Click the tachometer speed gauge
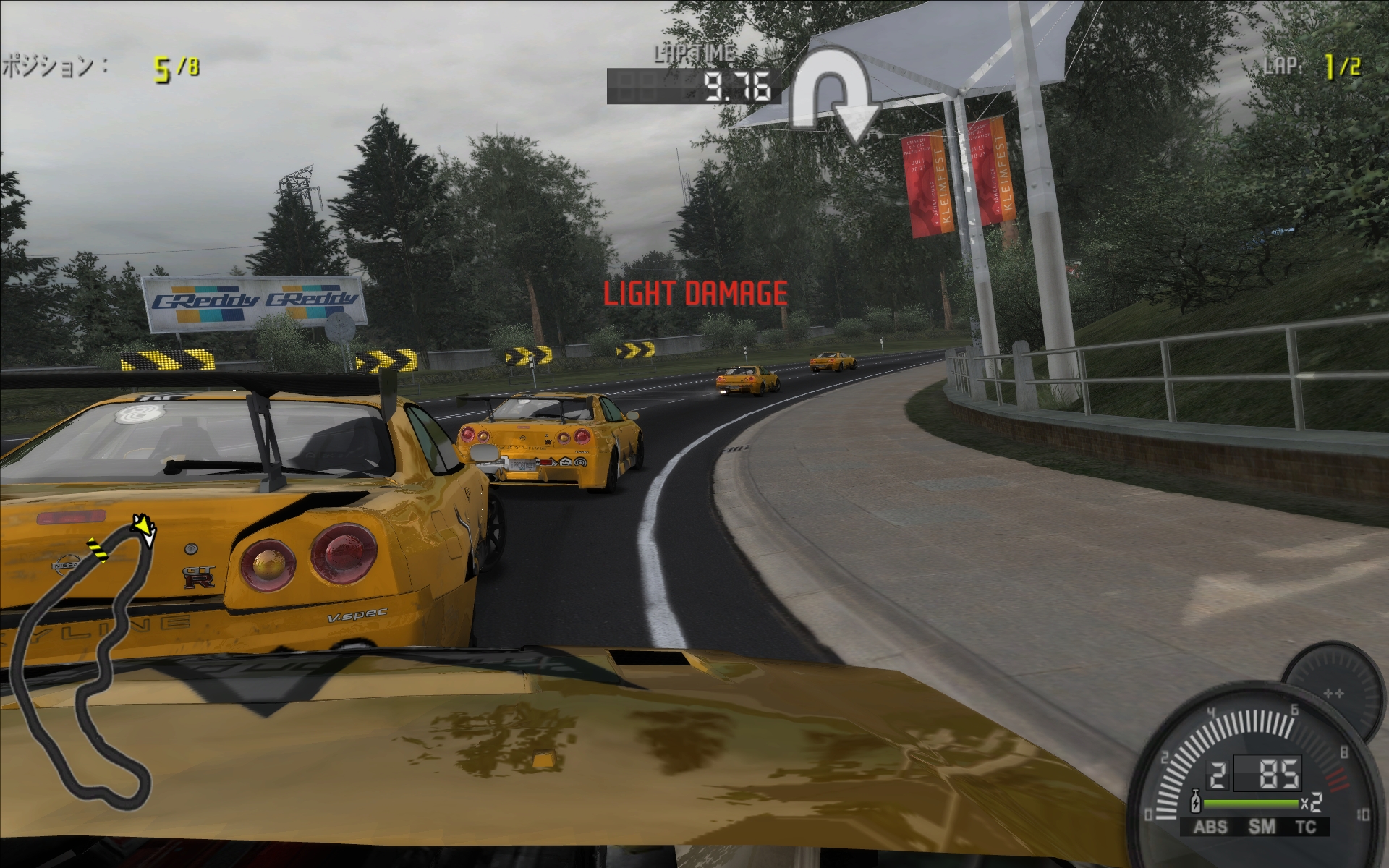This screenshot has width=1389, height=868. [1250, 767]
